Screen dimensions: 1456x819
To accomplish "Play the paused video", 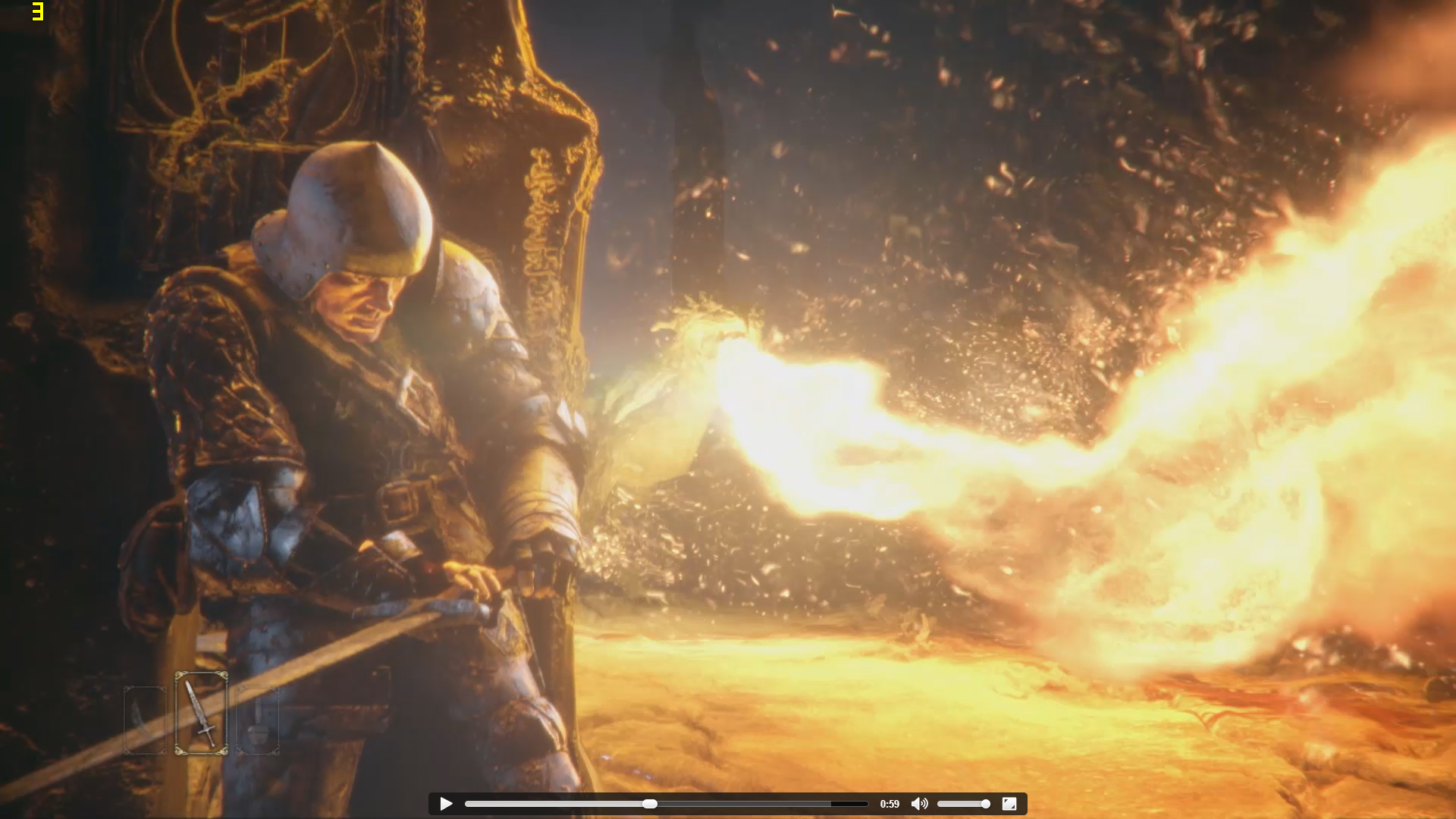I will tap(446, 804).
